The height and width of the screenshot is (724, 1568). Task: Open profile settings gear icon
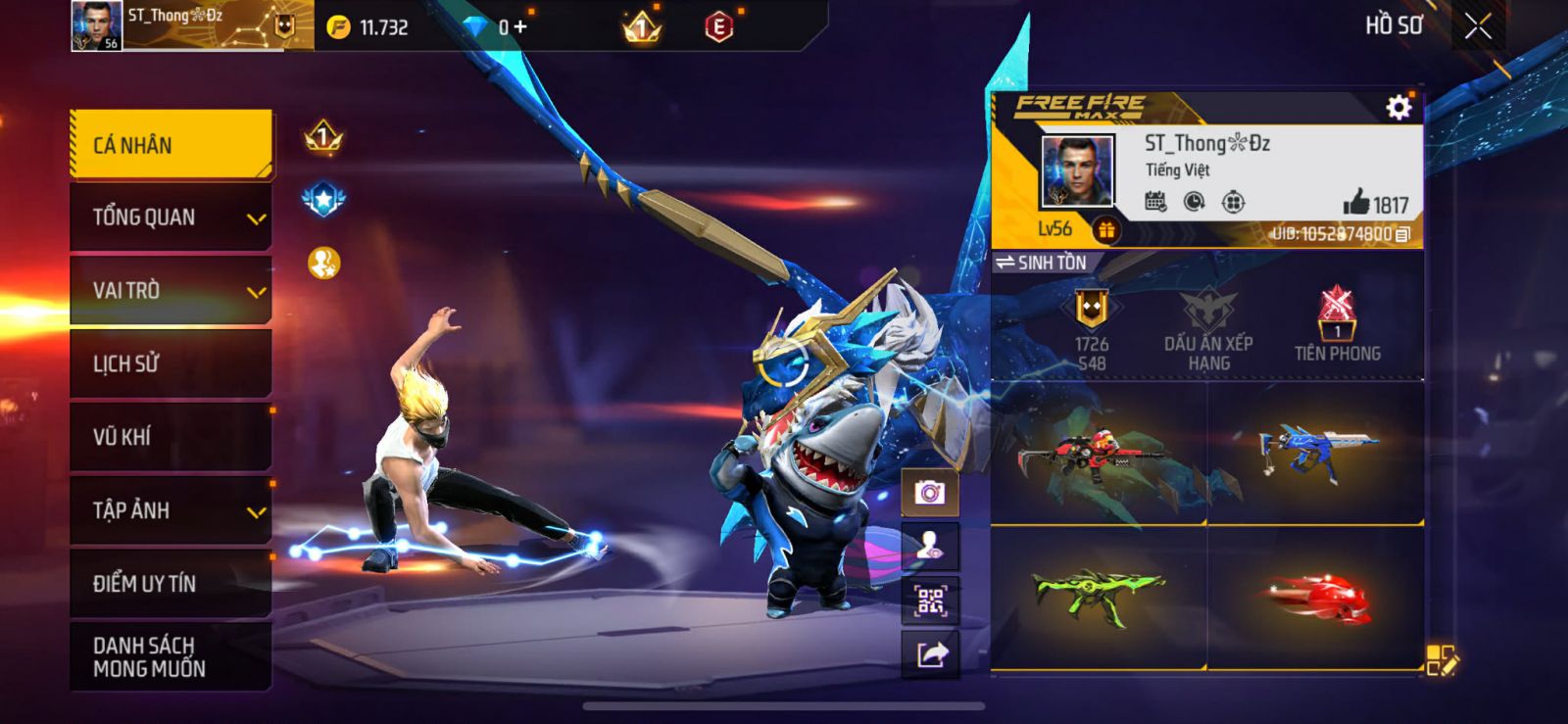click(x=1398, y=107)
